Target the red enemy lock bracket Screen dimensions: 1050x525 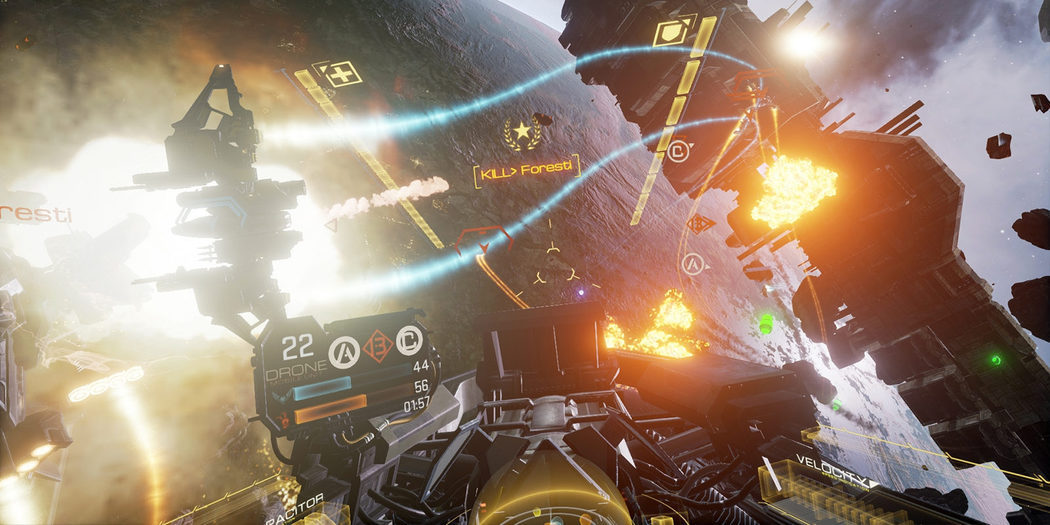click(483, 240)
